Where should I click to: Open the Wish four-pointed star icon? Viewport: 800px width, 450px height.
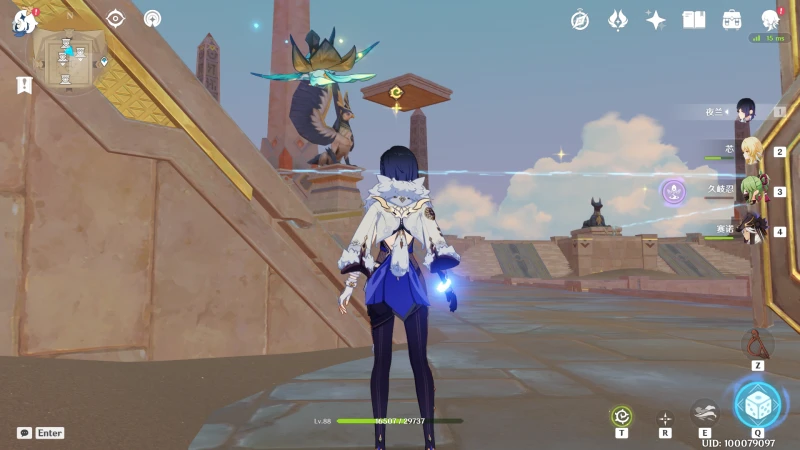(x=656, y=20)
